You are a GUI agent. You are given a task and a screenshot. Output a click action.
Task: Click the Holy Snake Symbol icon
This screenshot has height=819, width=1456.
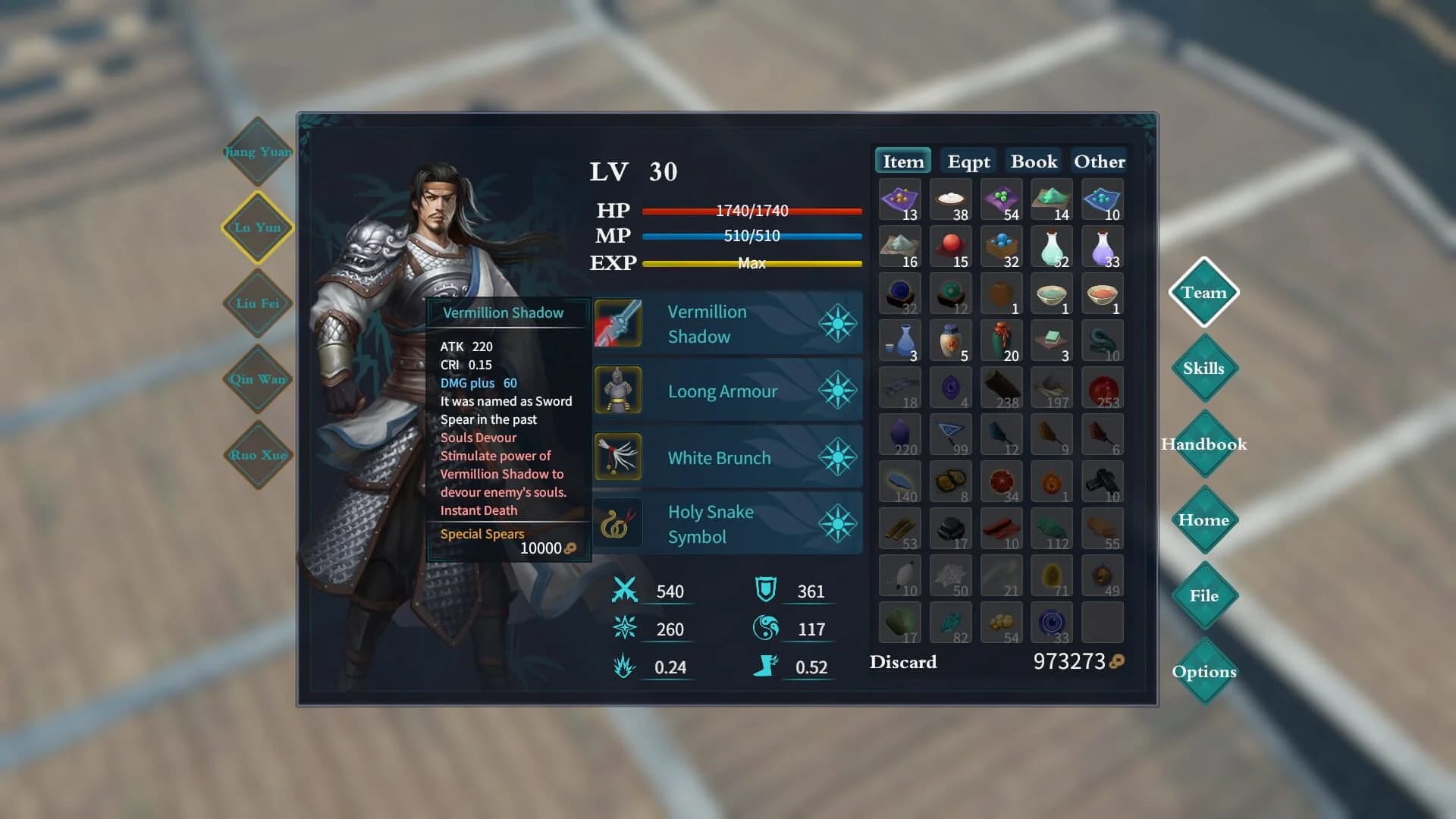pyautogui.click(x=618, y=522)
